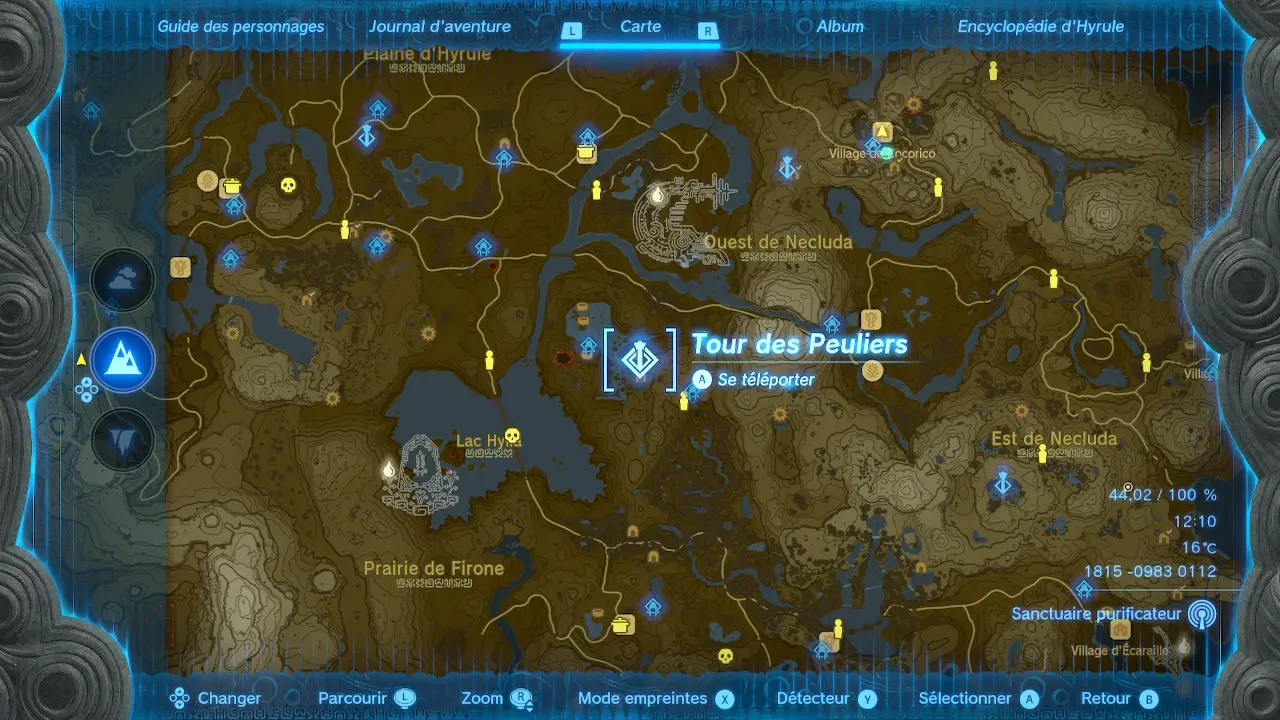Choose the Est de Necluda tower marker
Viewport: 1280px width, 720px height.
(1003, 484)
